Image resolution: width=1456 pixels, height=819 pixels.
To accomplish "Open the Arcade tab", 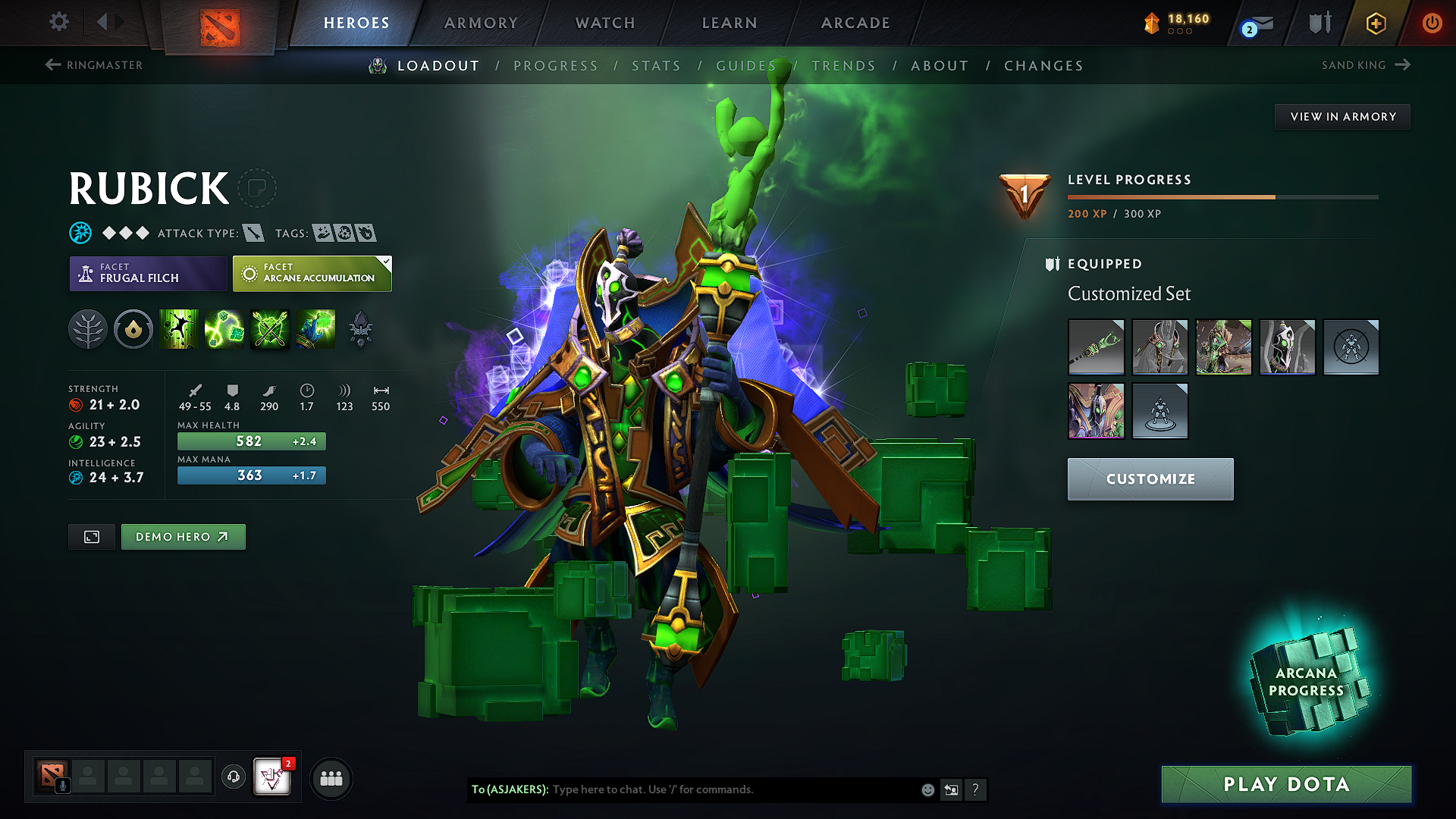I will click(x=855, y=23).
